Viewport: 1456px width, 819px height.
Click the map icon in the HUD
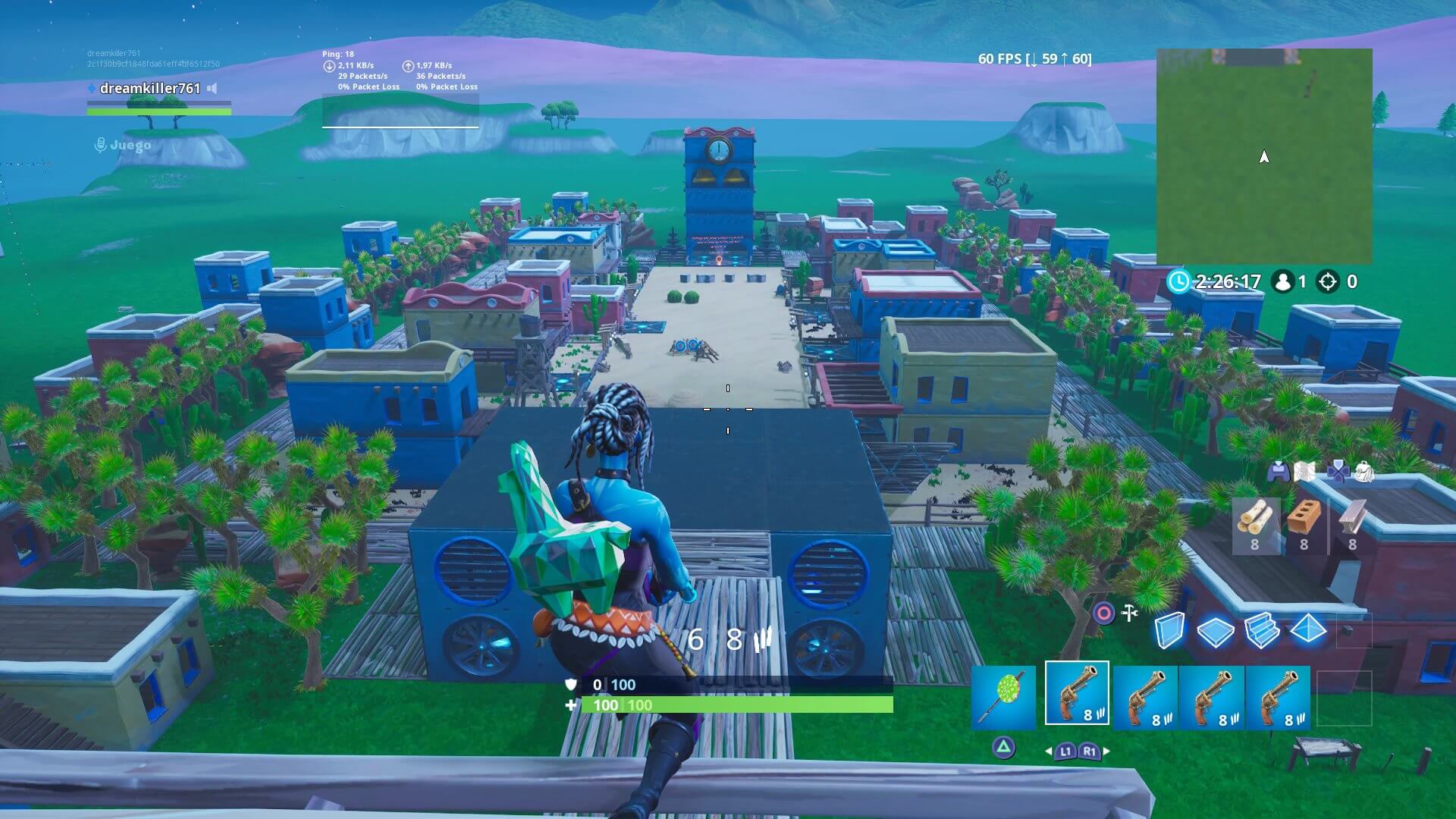pyautogui.click(x=1304, y=472)
